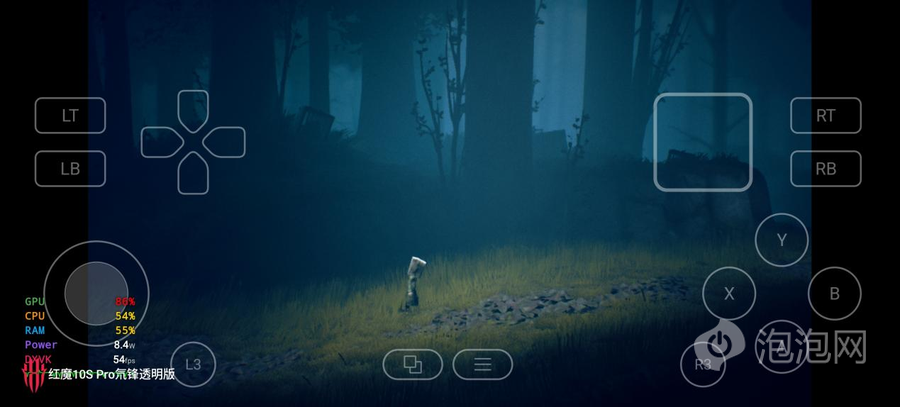Tap the D-pad left arrow
The image size is (900, 407).
(160, 142)
